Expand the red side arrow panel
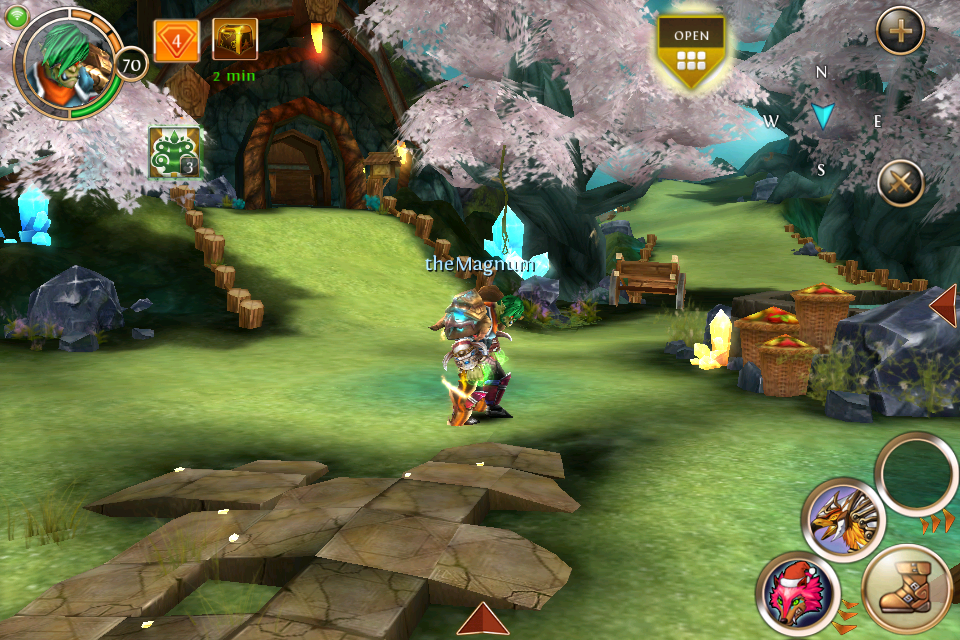The width and height of the screenshot is (960, 640). 943,305
